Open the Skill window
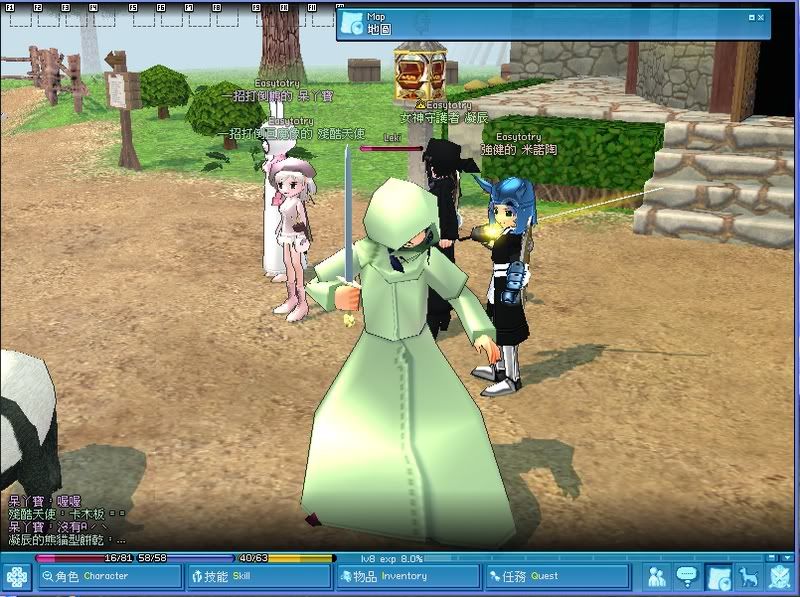Image resolution: width=800 pixels, height=597 pixels. [x=260, y=576]
